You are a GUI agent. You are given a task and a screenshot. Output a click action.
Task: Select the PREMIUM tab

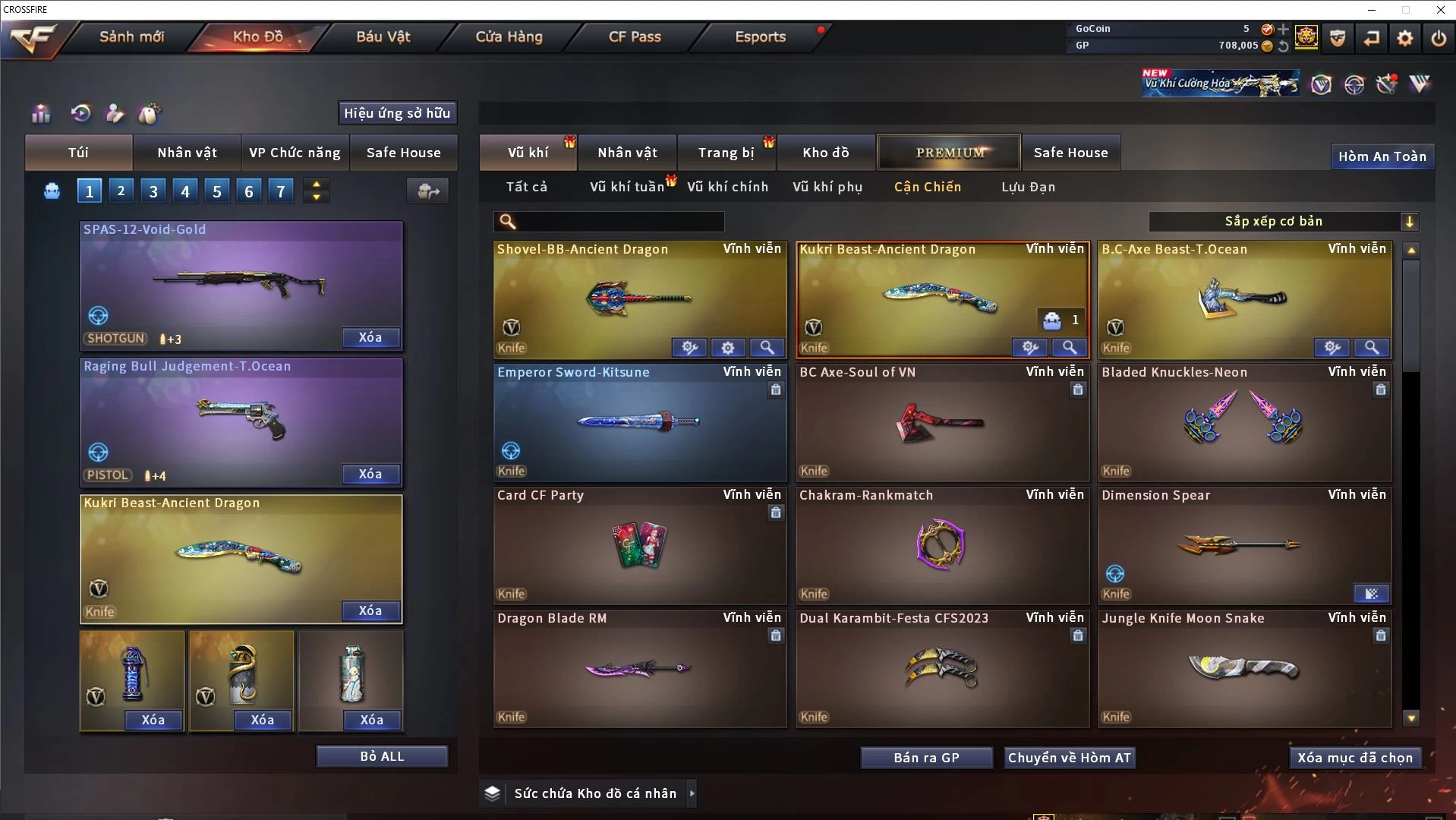coord(950,153)
